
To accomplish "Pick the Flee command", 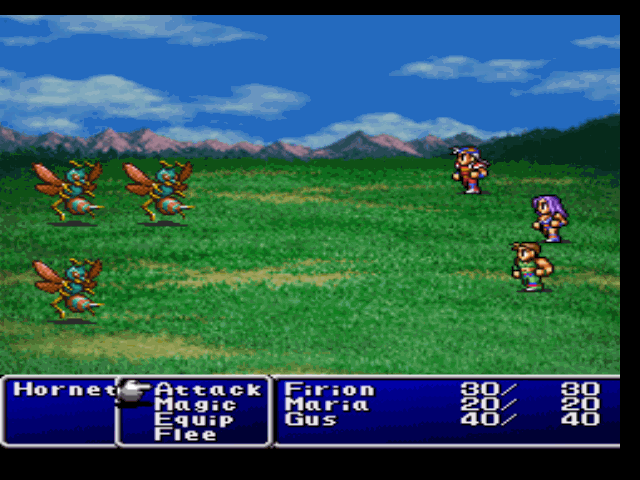I will [x=185, y=435].
